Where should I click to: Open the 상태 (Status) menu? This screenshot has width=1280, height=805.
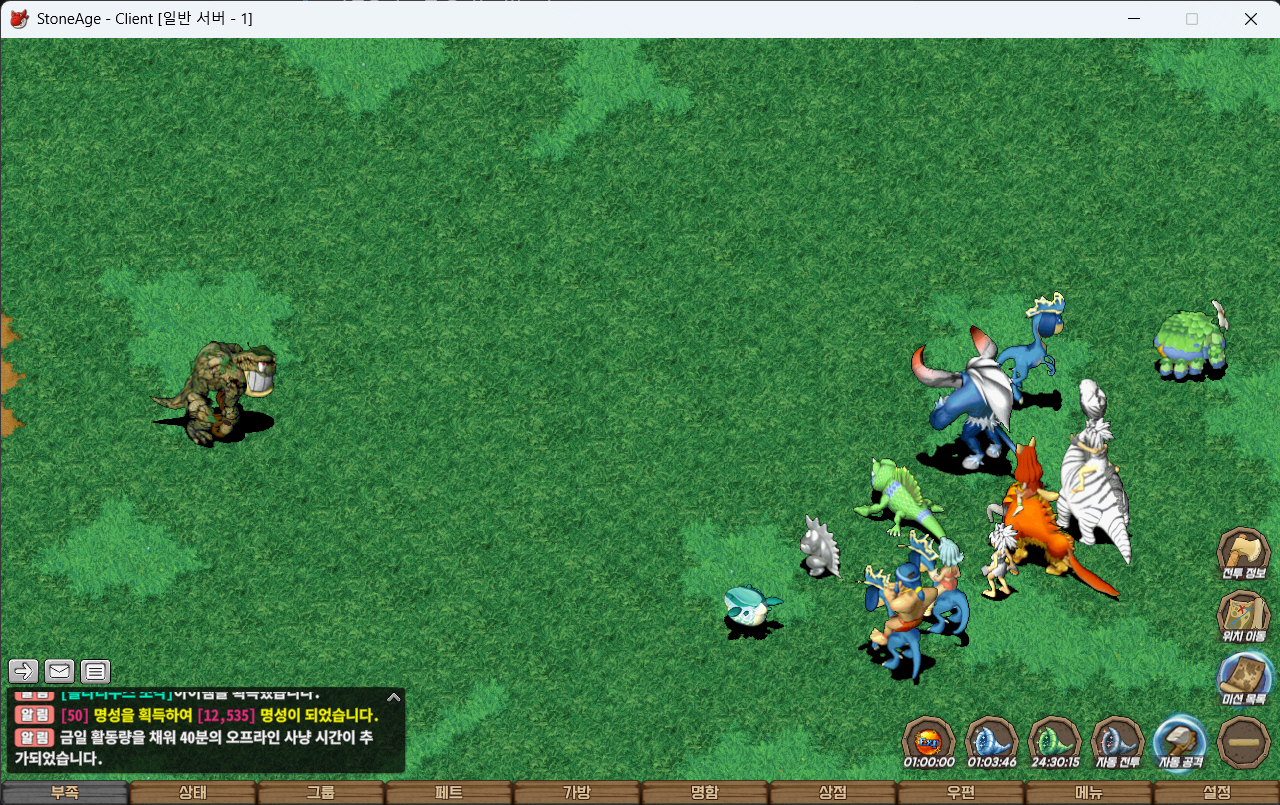192,792
